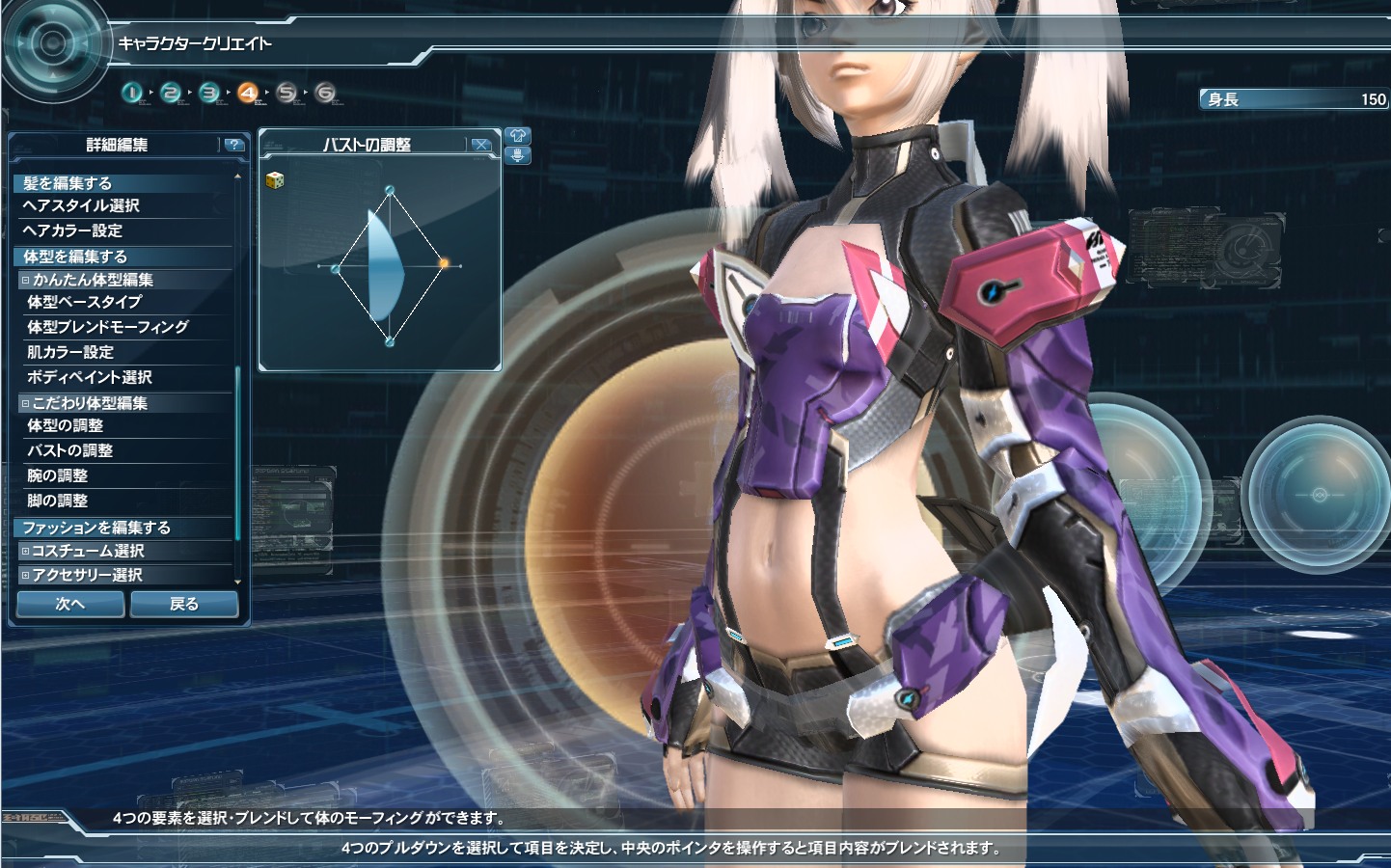The width and height of the screenshot is (1391, 868).
Task: Click the 次へ next button
Action: tap(69, 604)
